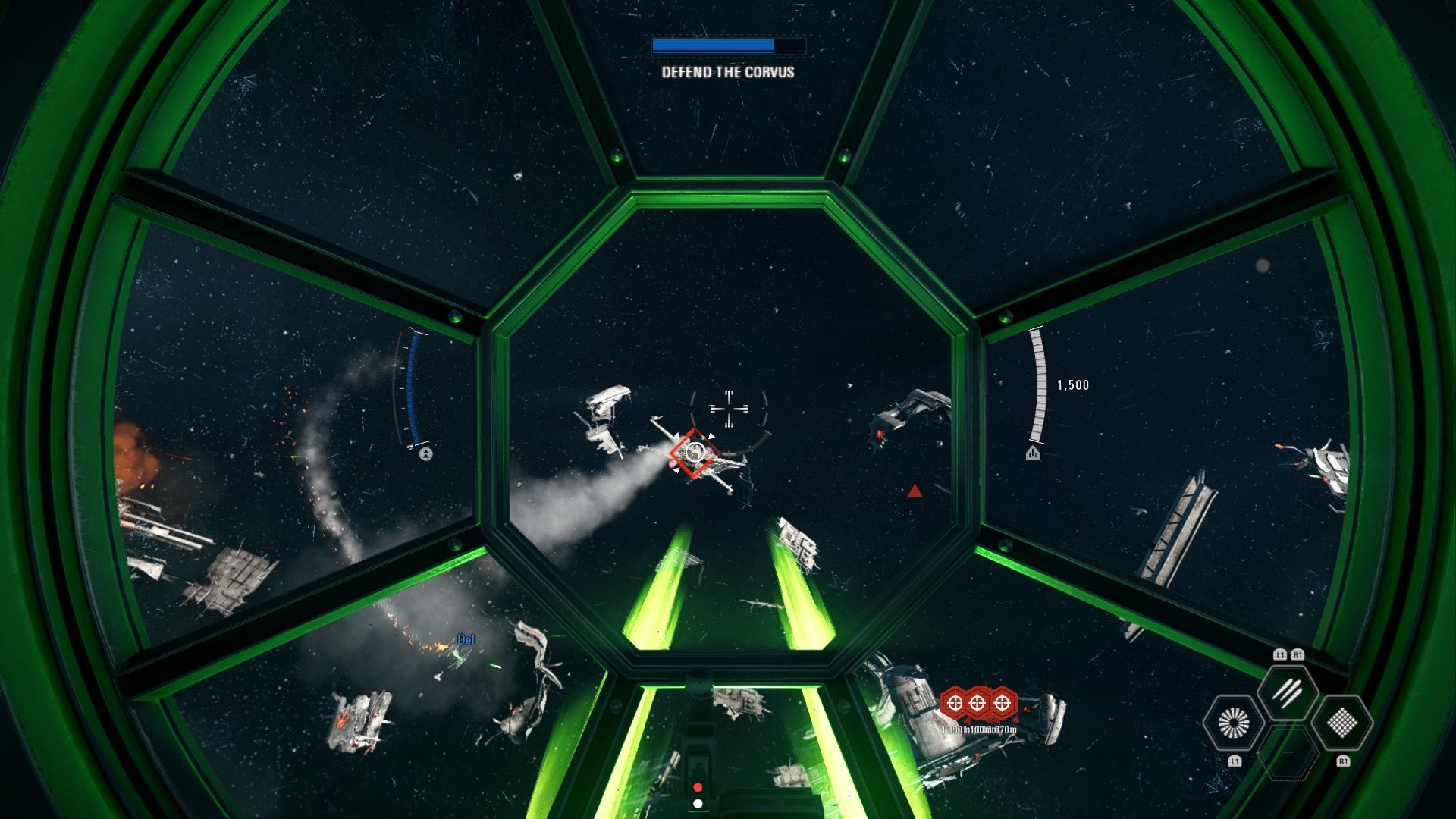Image resolution: width=1456 pixels, height=819 pixels.
Task: Select the hexagonal afterburner ability icon labeled L1
Action: pyautogui.click(x=1233, y=722)
